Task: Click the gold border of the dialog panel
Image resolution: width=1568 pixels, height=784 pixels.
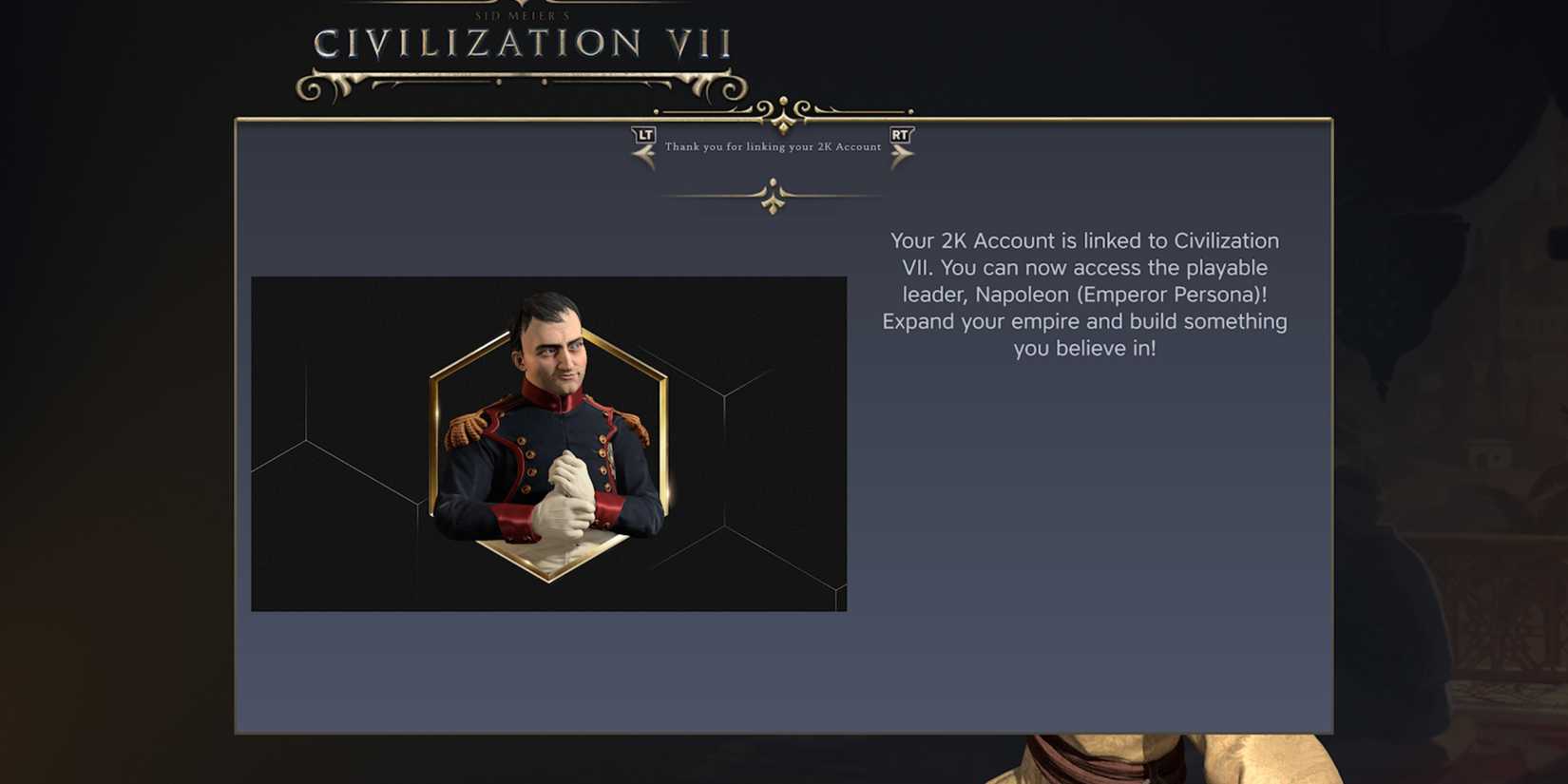Action: coord(236,428)
